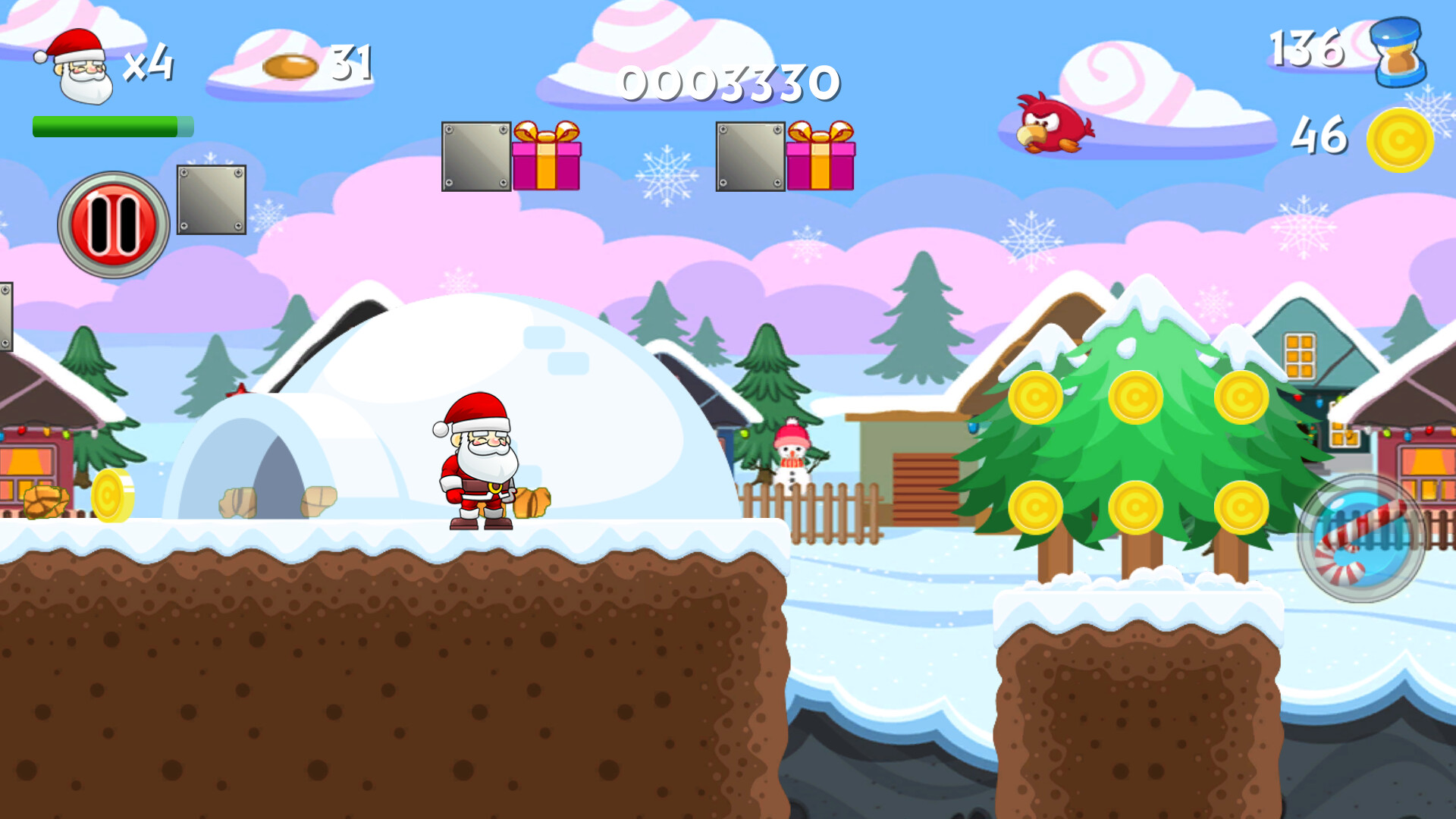Click the Santa lives icon
Viewport: 1456px width, 819px height.
point(76,67)
